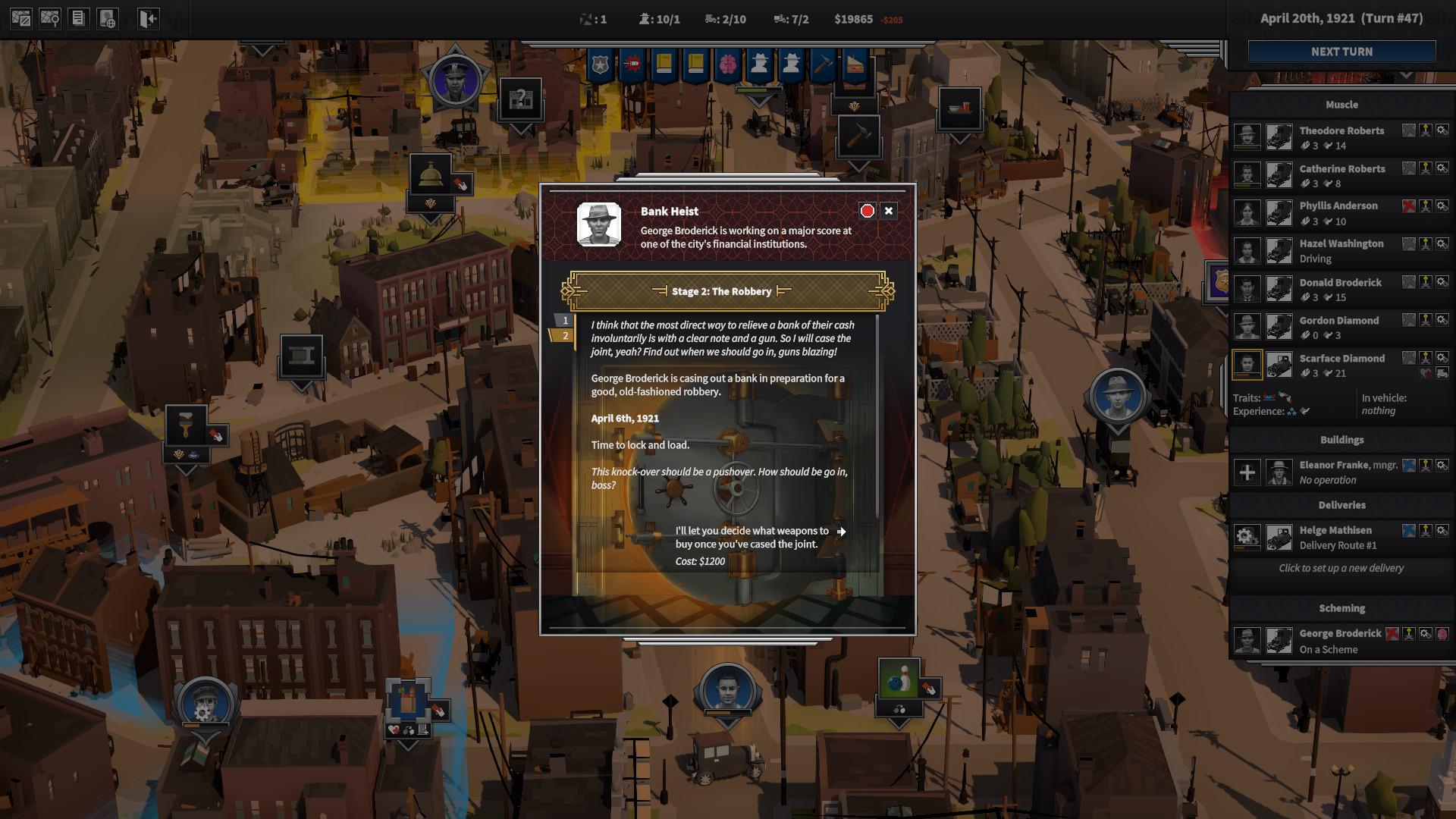This screenshot has width=1456, height=819.
Task: Open the map search tool
Action: click(x=49, y=17)
